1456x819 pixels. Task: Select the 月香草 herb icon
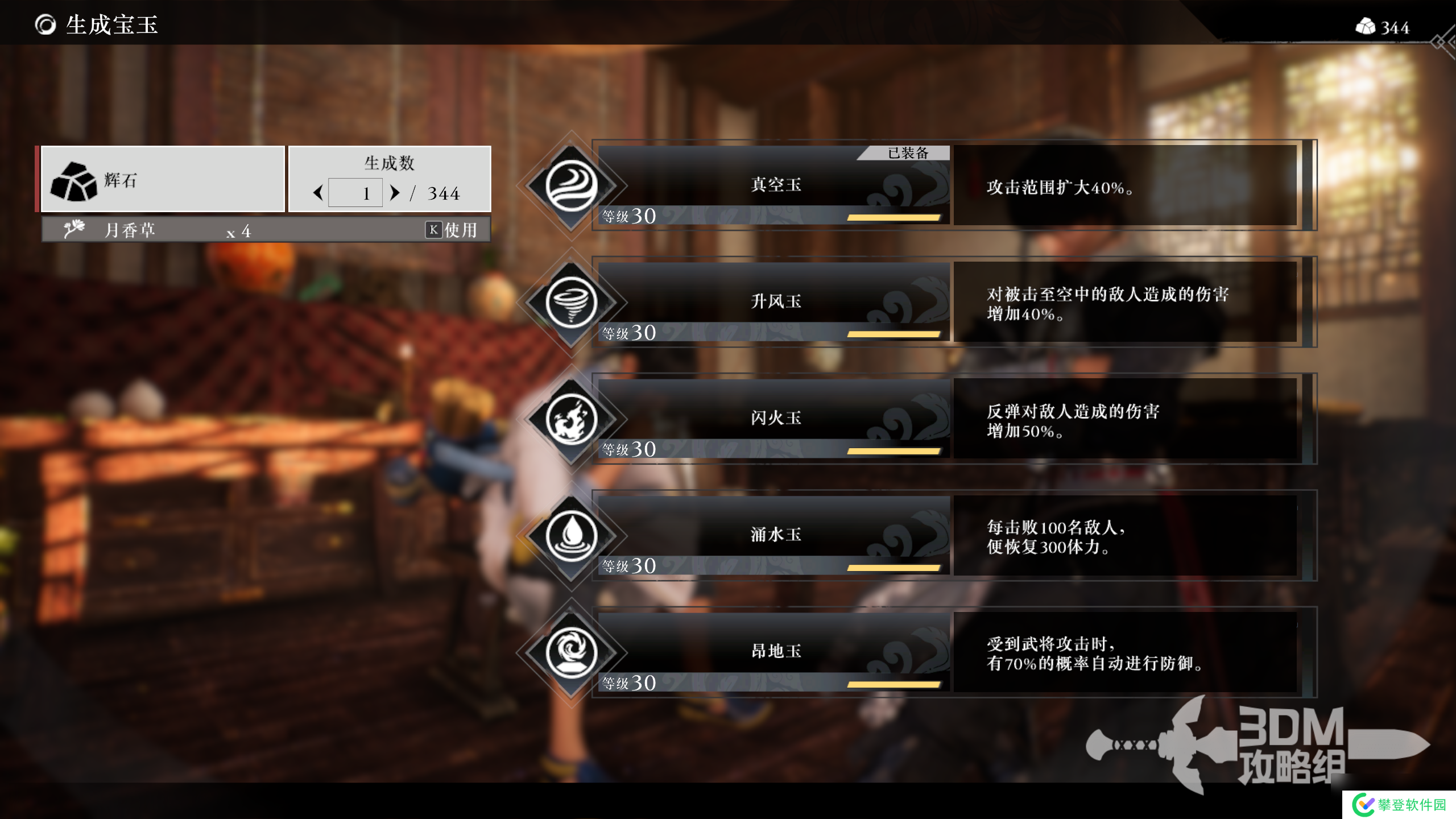point(75,229)
